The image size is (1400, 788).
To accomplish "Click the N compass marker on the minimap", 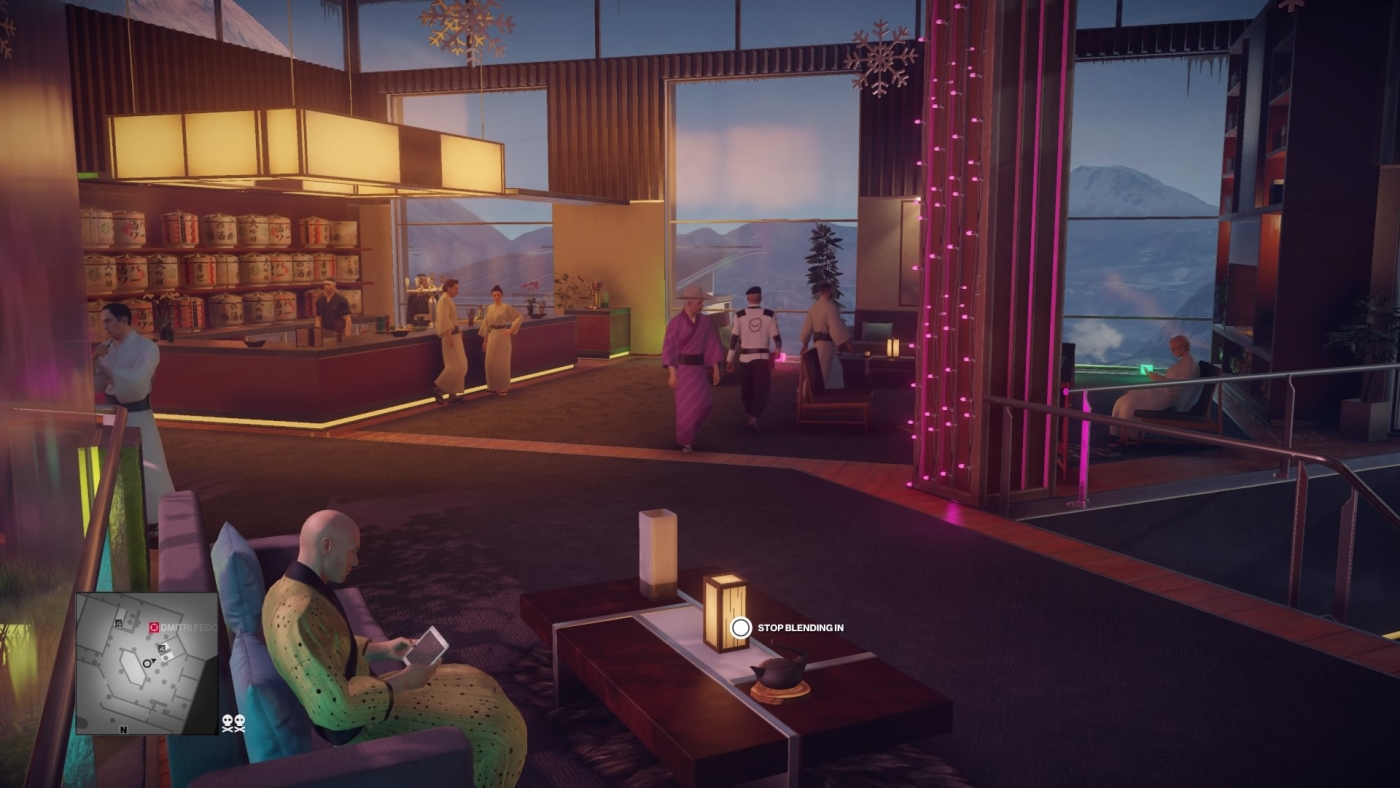I will point(123,730).
